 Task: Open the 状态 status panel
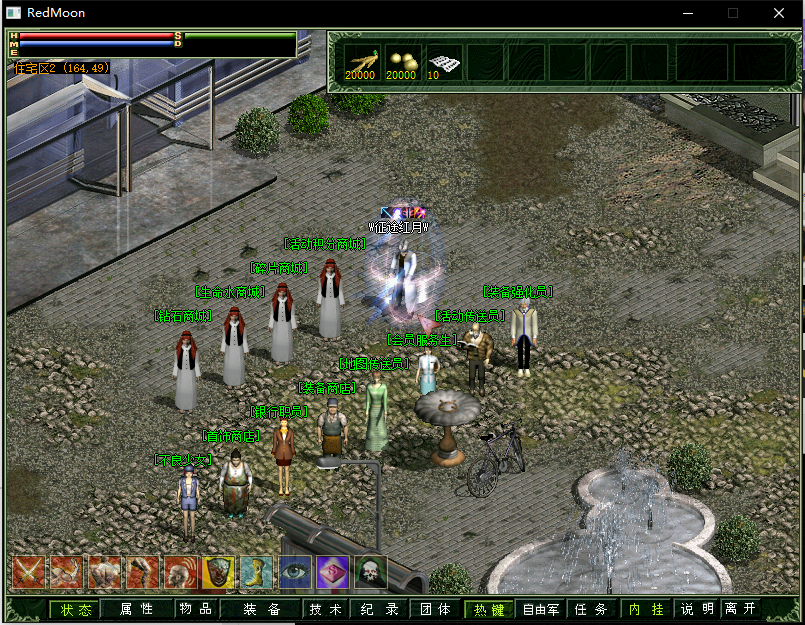point(76,609)
